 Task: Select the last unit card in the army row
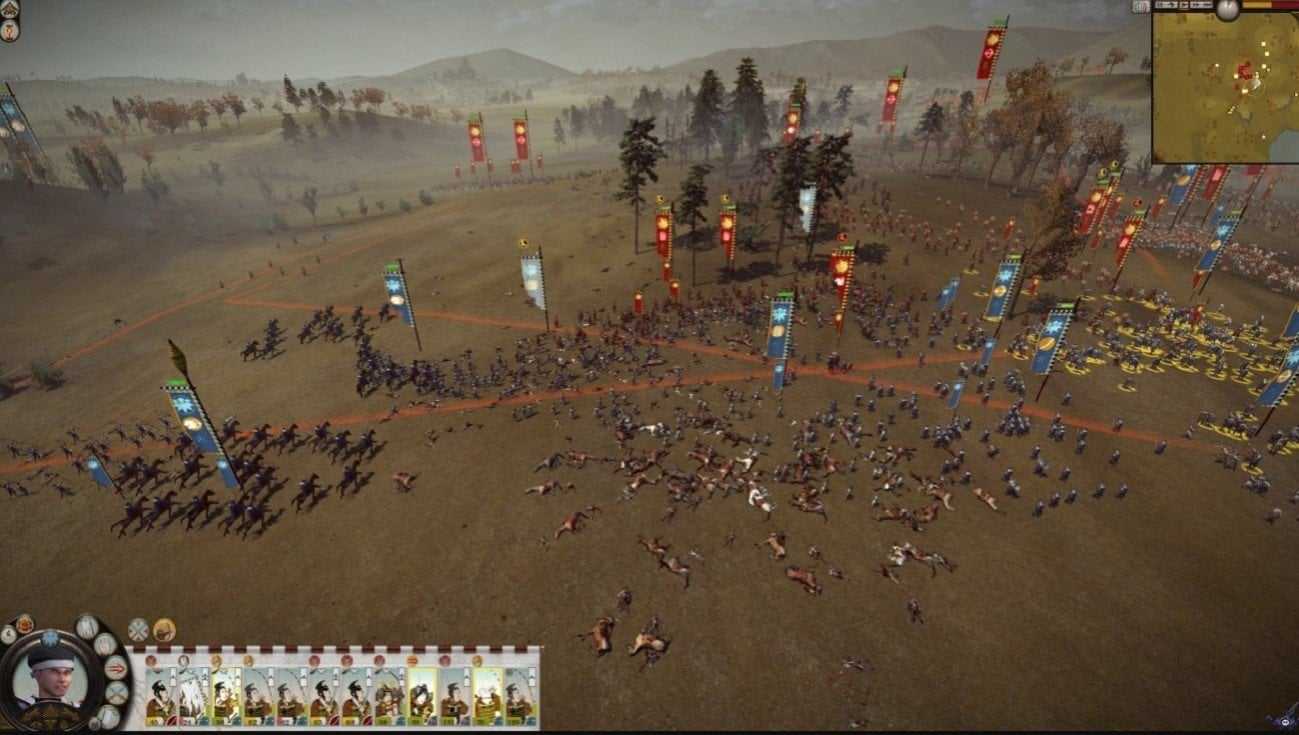519,696
